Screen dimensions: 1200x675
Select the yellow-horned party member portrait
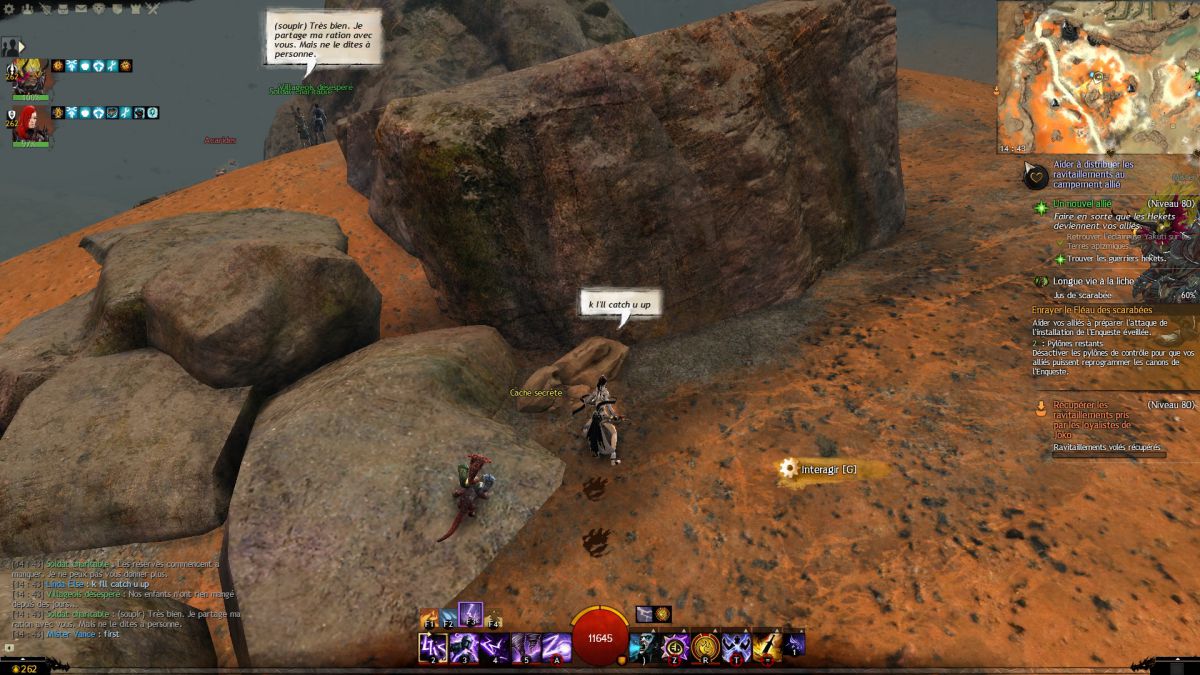coord(28,76)
